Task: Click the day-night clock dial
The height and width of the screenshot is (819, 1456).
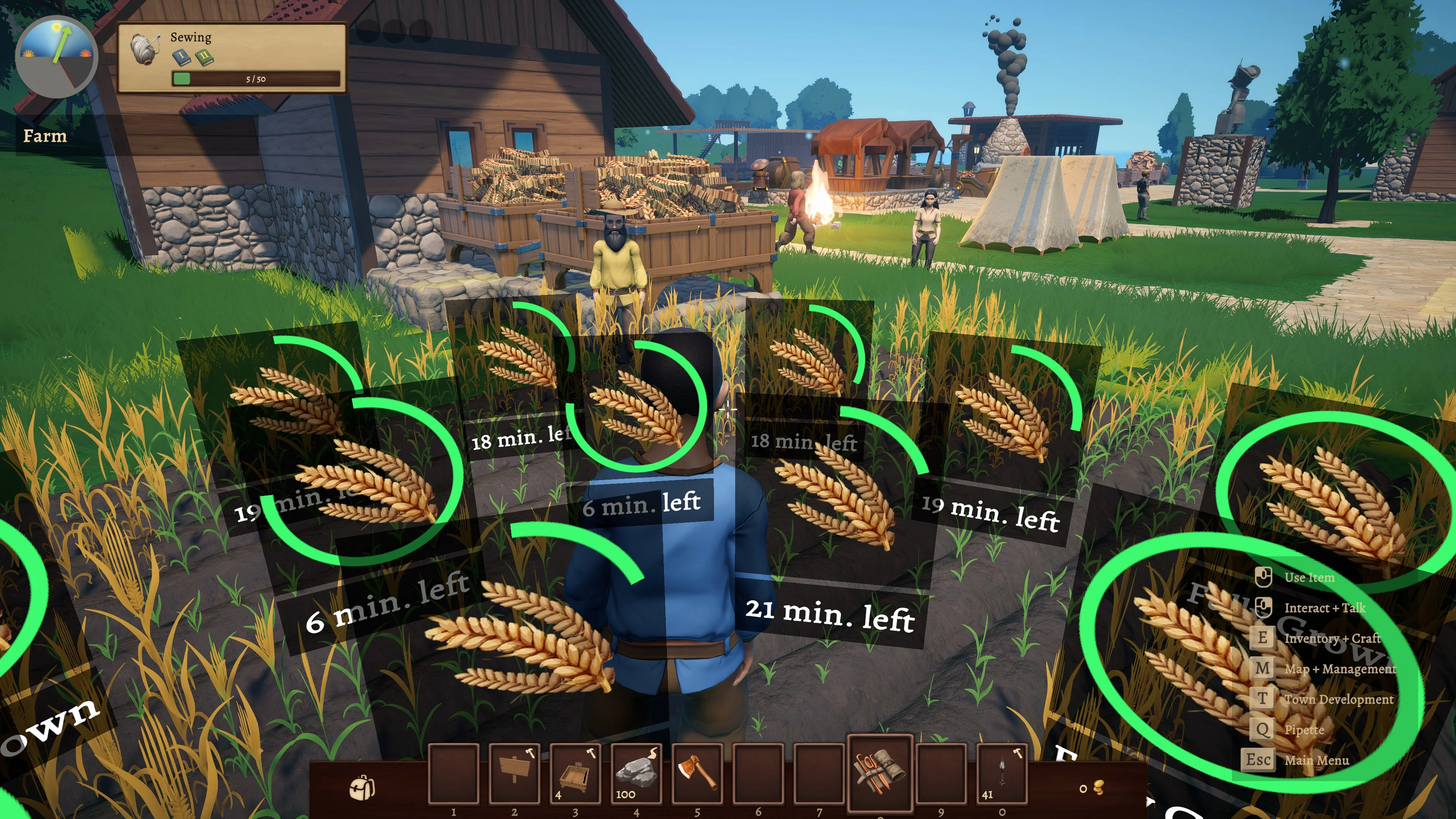Action: click(x=56, y=56)
